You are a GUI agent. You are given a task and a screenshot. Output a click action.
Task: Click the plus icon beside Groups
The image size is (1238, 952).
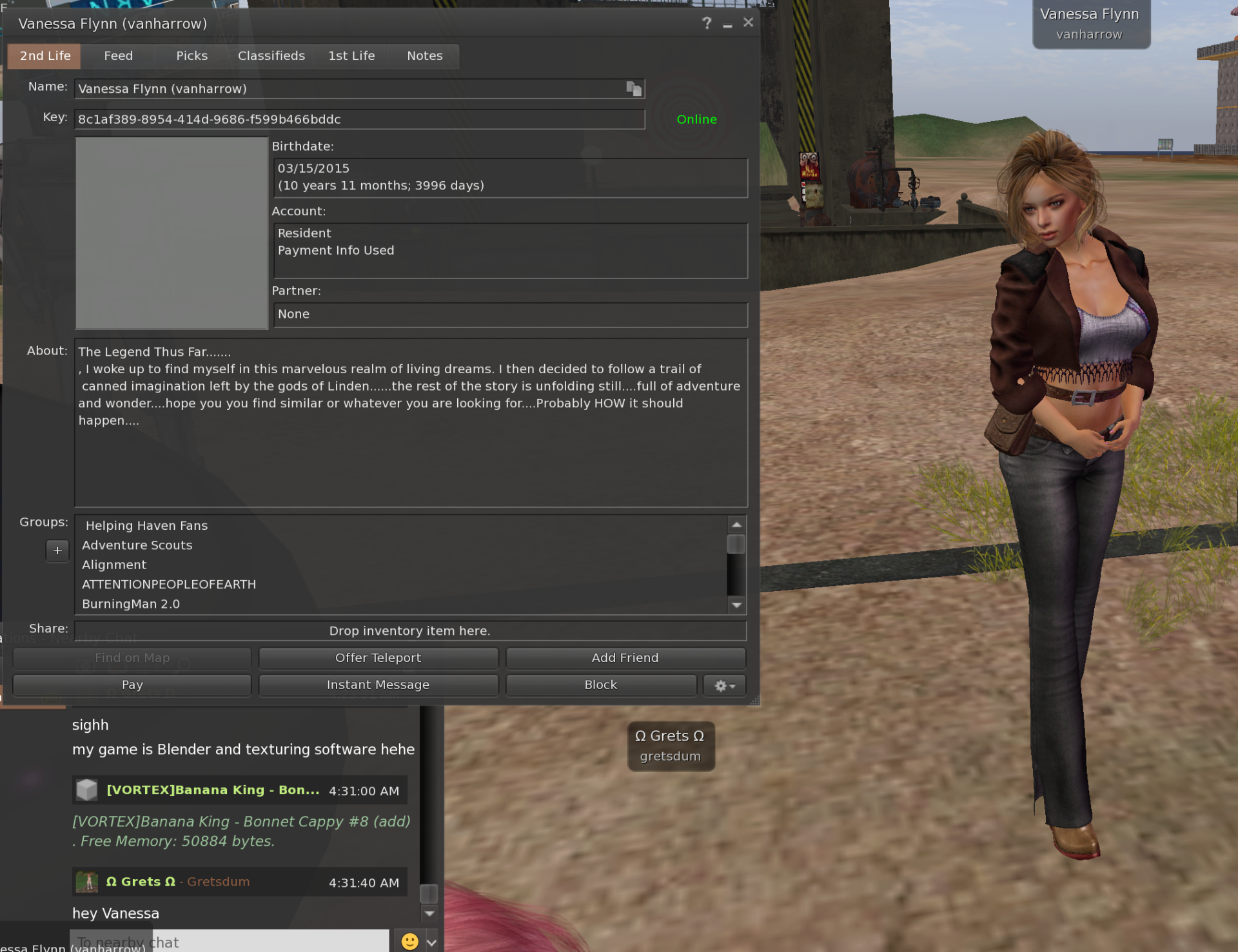[57, 550]
